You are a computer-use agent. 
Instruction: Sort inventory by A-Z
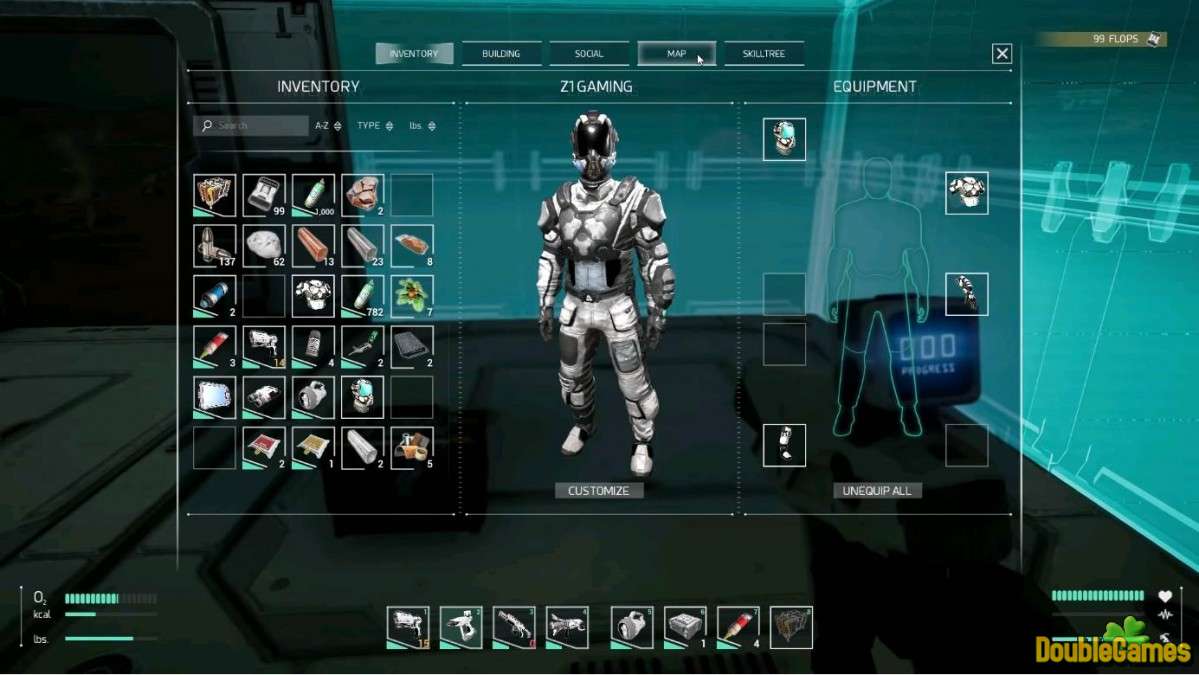(328, 126)
